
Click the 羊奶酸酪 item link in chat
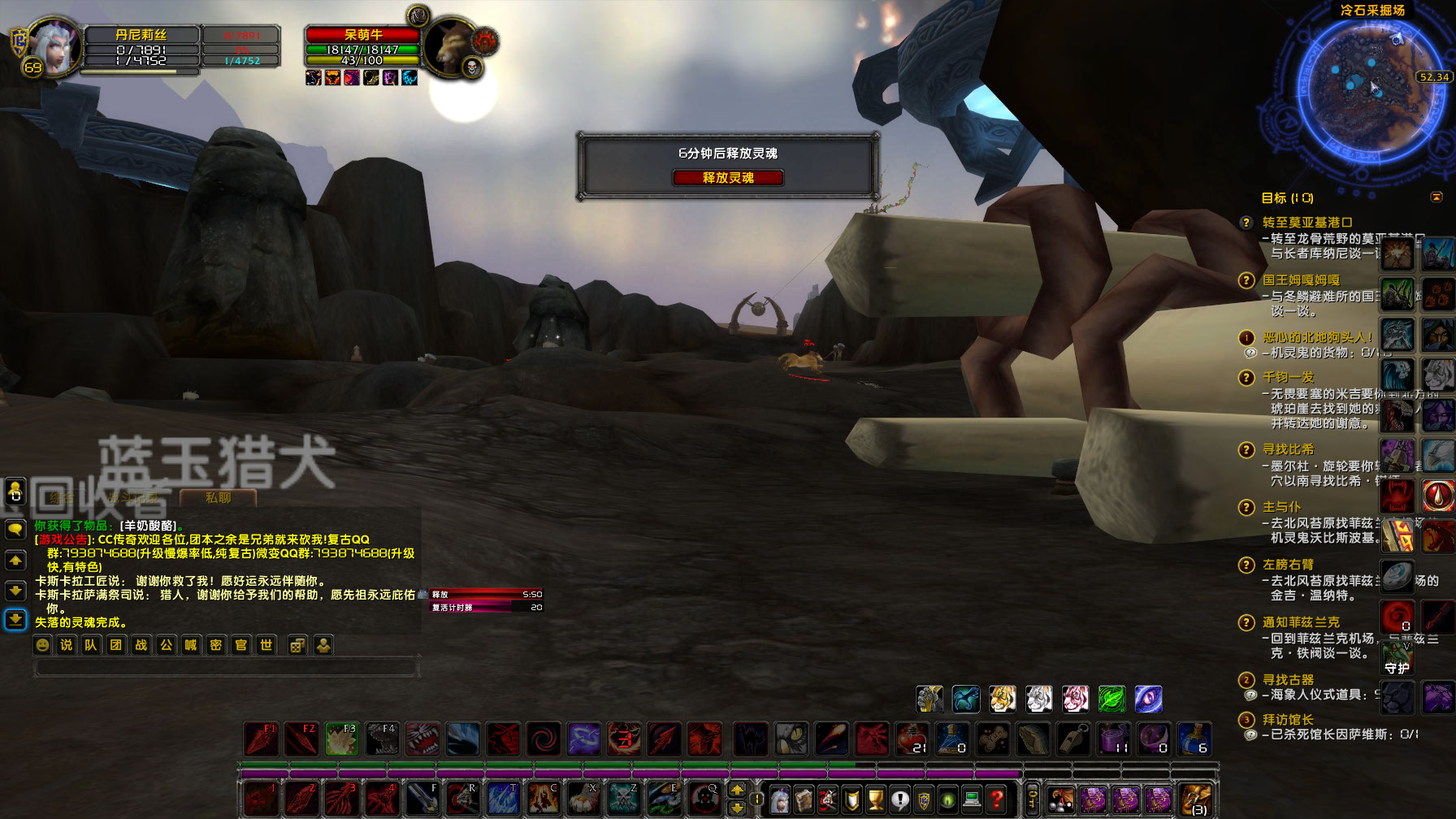click(x=148, y=526)
